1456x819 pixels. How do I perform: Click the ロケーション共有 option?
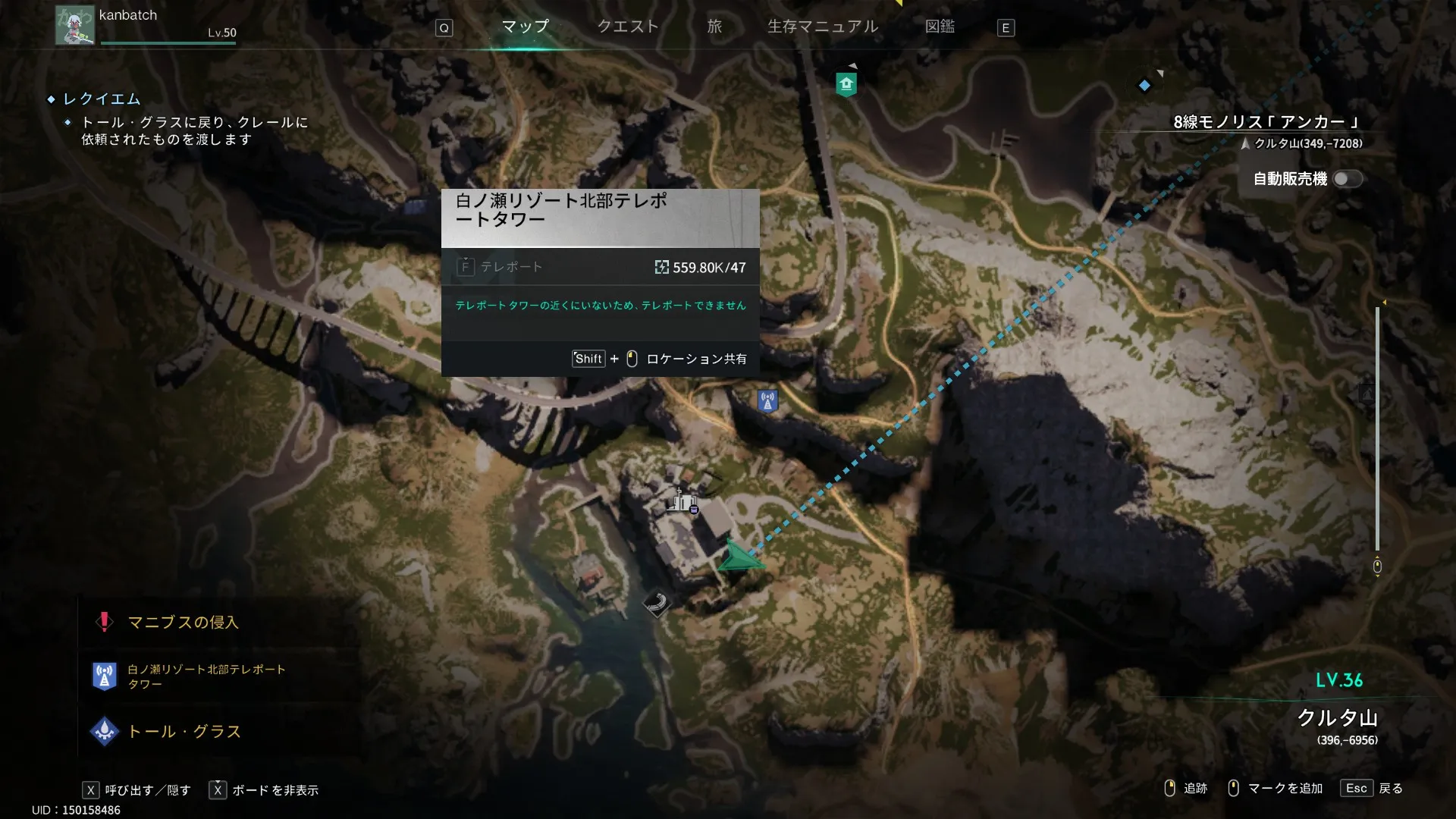click(696, 359)
